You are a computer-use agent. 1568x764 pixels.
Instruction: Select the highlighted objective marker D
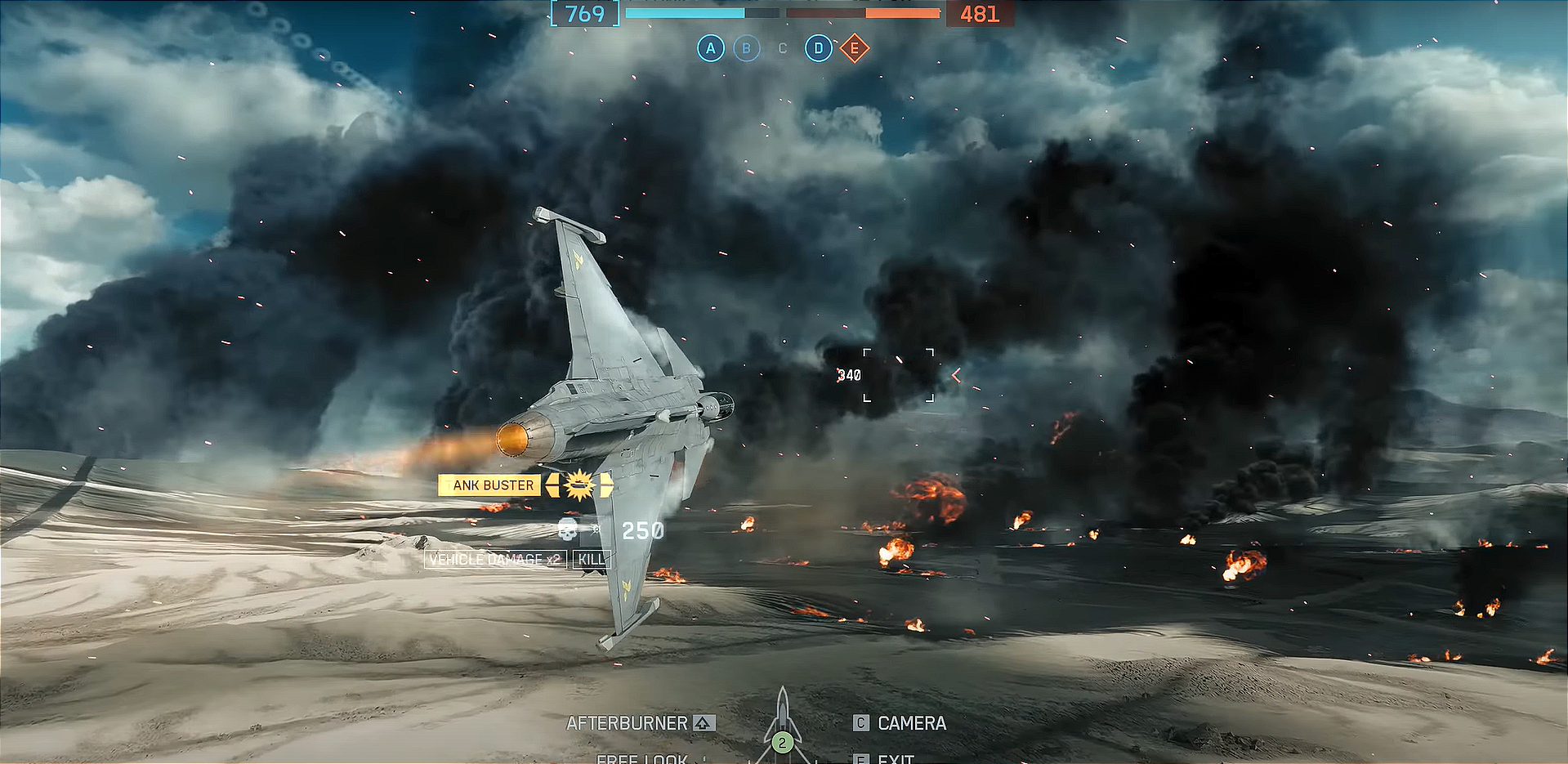tap(818, 48)
